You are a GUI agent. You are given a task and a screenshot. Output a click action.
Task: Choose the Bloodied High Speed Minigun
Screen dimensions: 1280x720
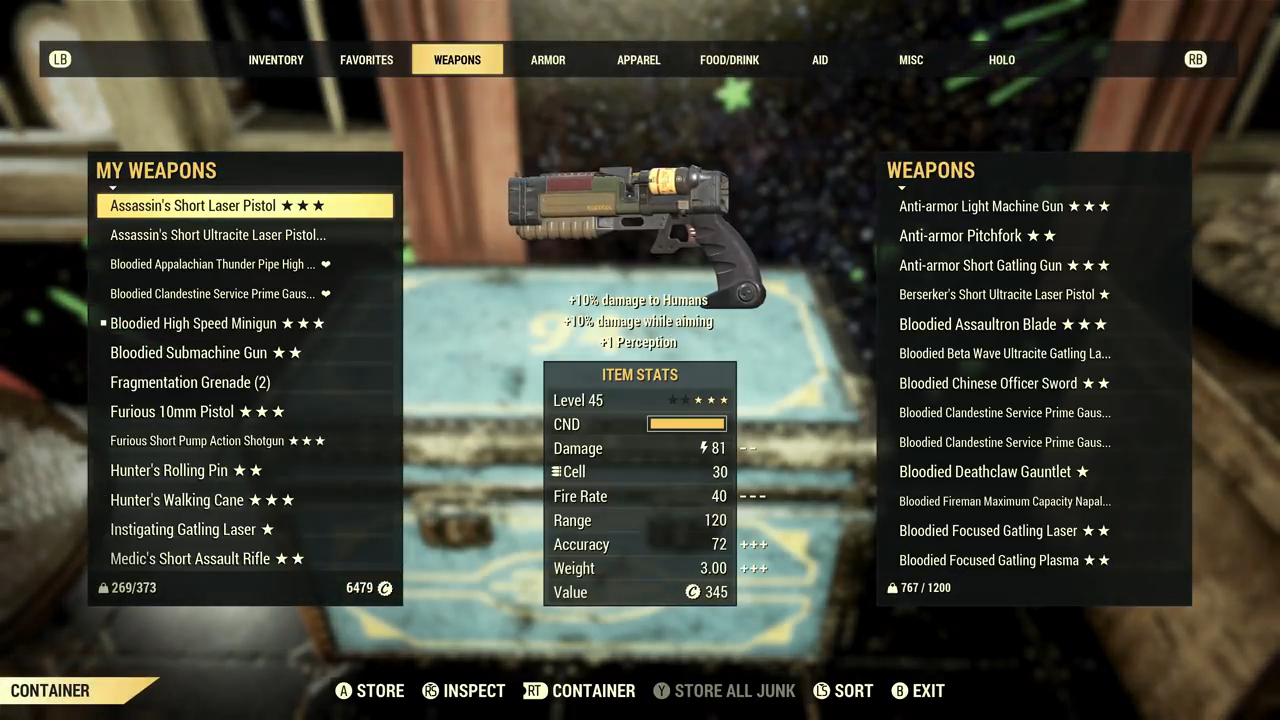coord(217,324)
